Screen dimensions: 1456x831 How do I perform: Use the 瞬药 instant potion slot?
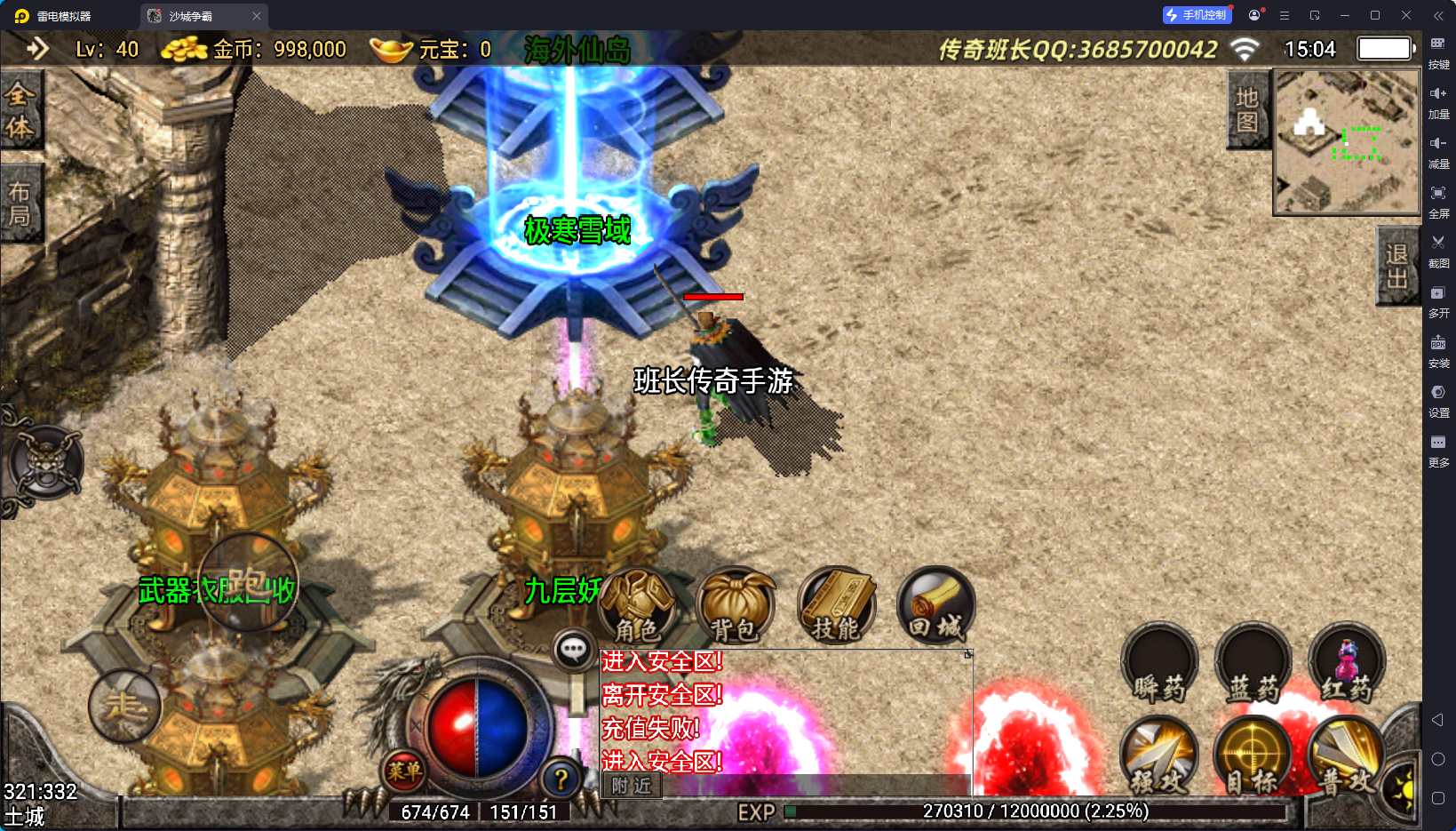point(1159,664)
